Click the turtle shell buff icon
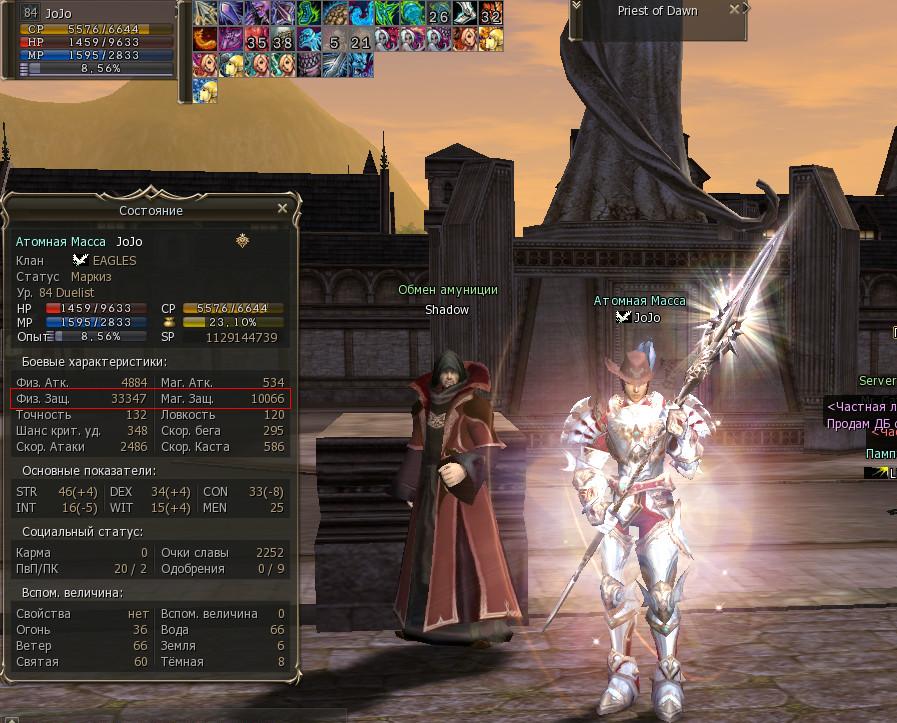This screenshot has width=897, height=723. click(334, 13)
